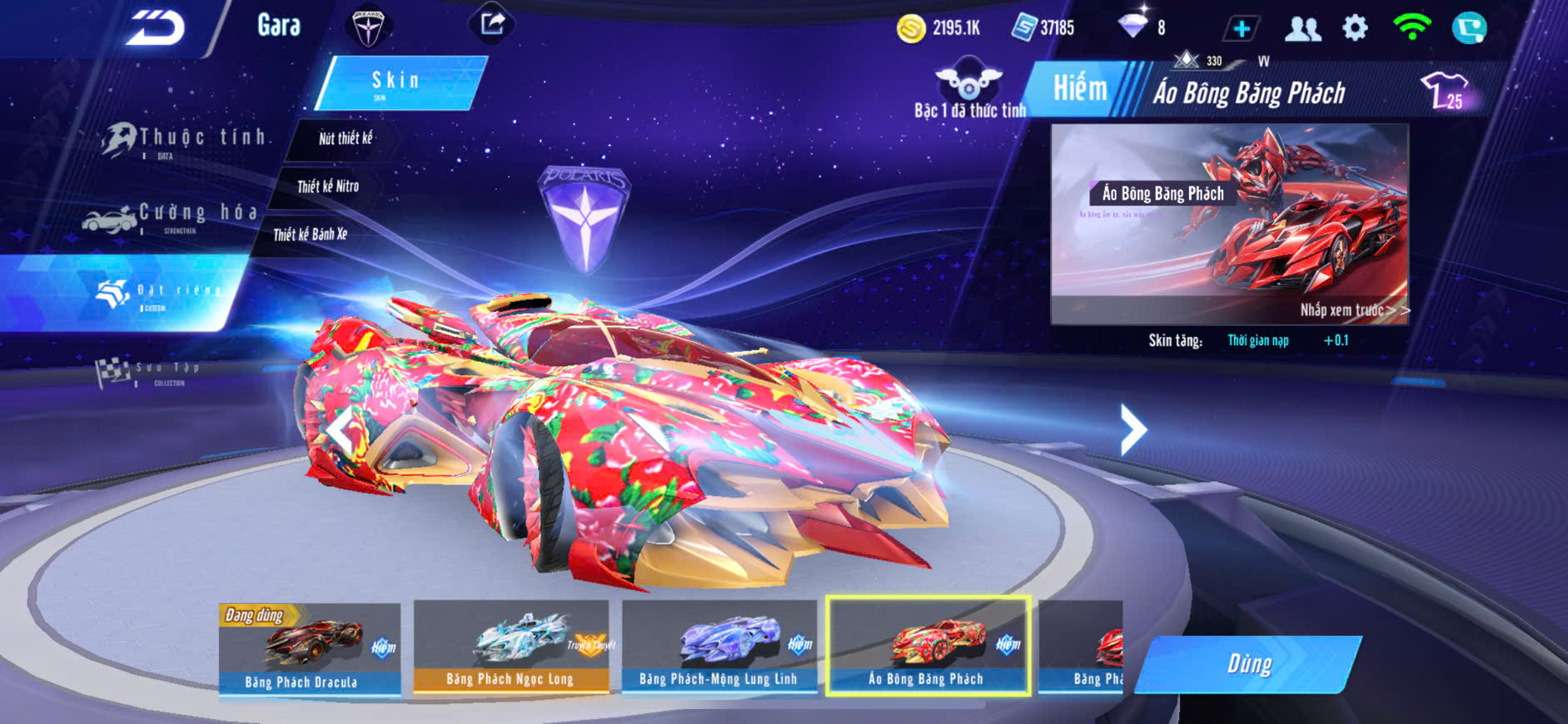
Task: Preview Áo Bông Băng Phách skin image
Action: click(1229, 223)
